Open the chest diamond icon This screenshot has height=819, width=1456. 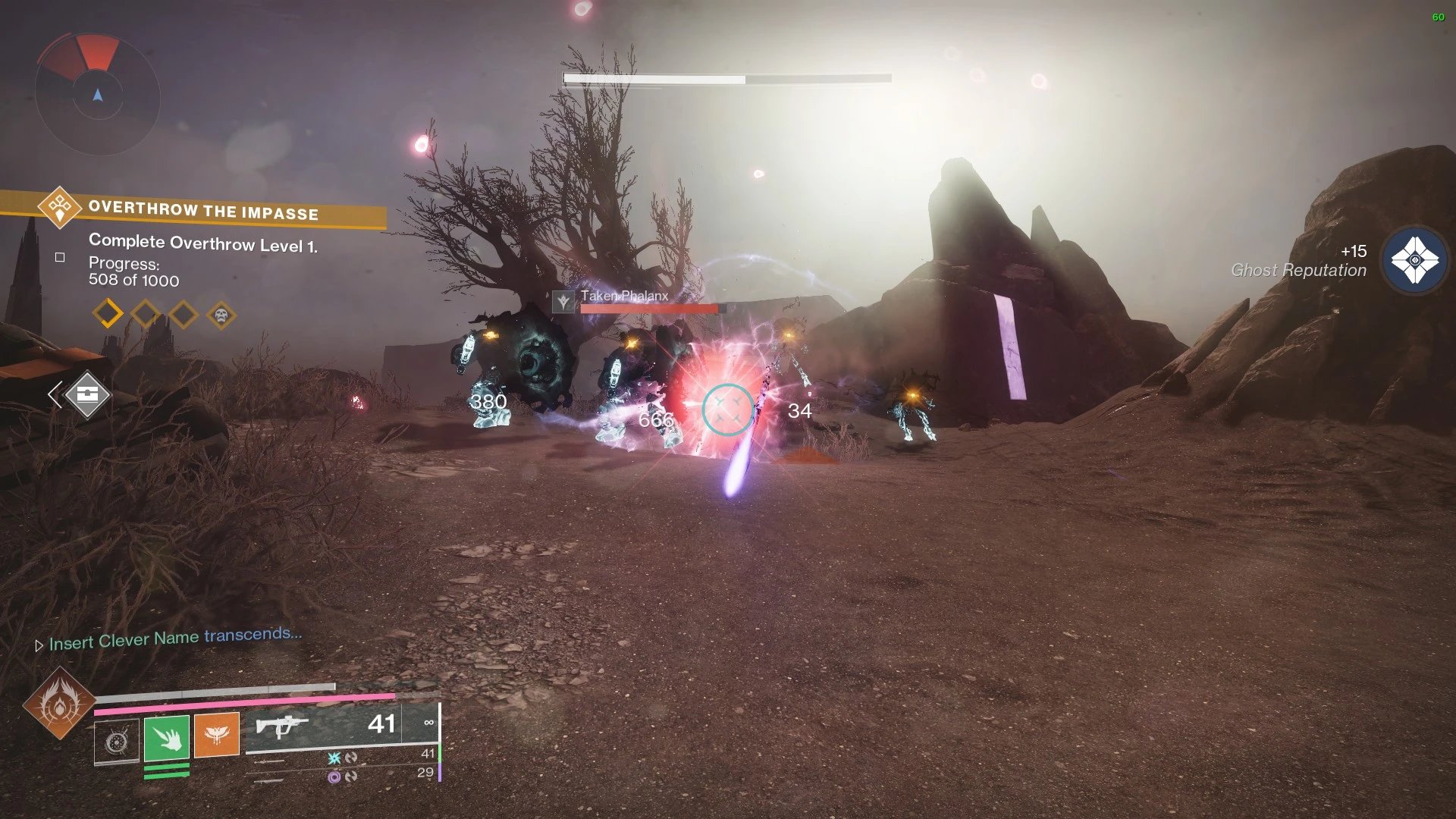(x=87, y=394)
